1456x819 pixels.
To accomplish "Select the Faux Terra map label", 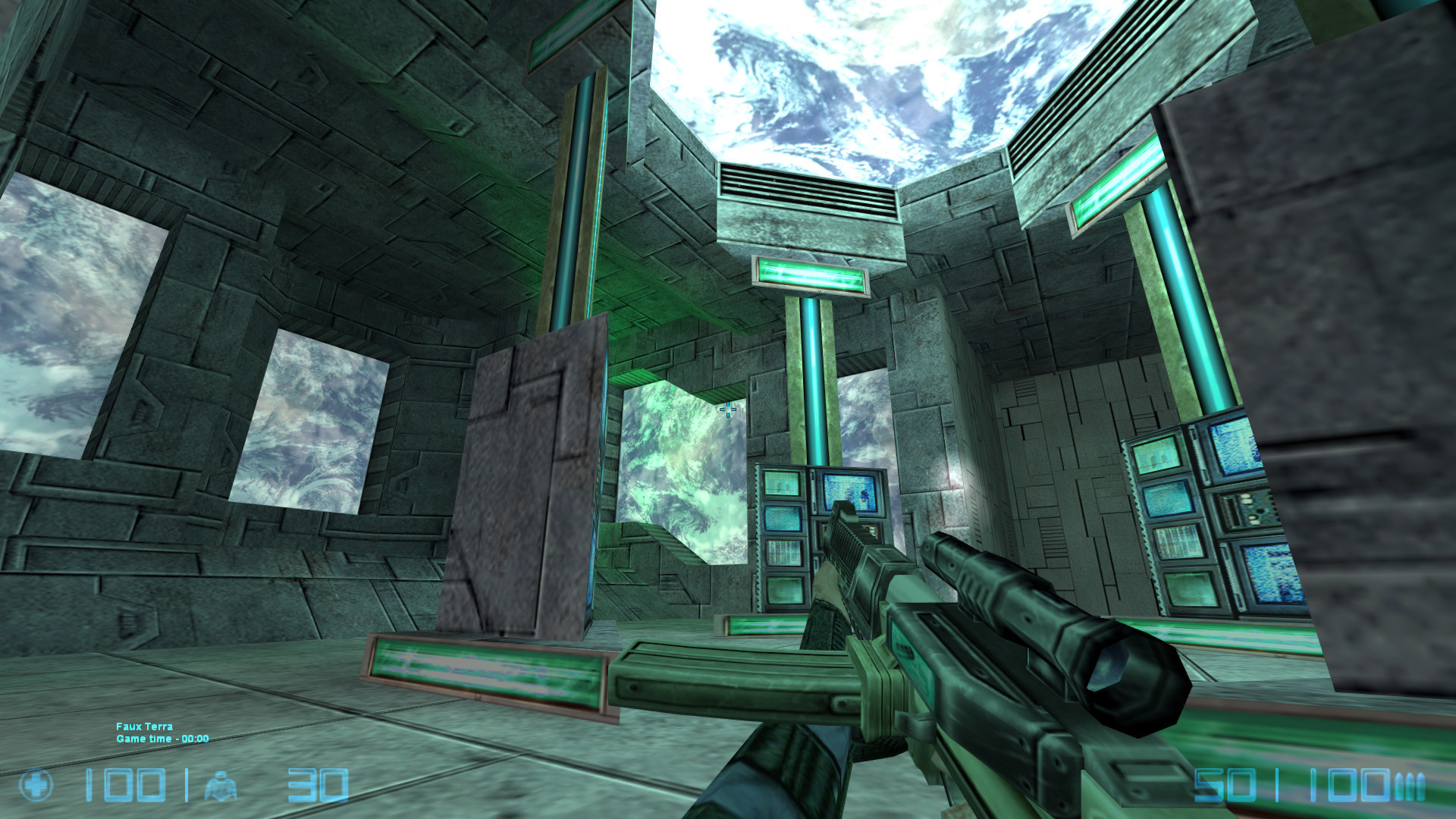I will click(x=143, y=726).
